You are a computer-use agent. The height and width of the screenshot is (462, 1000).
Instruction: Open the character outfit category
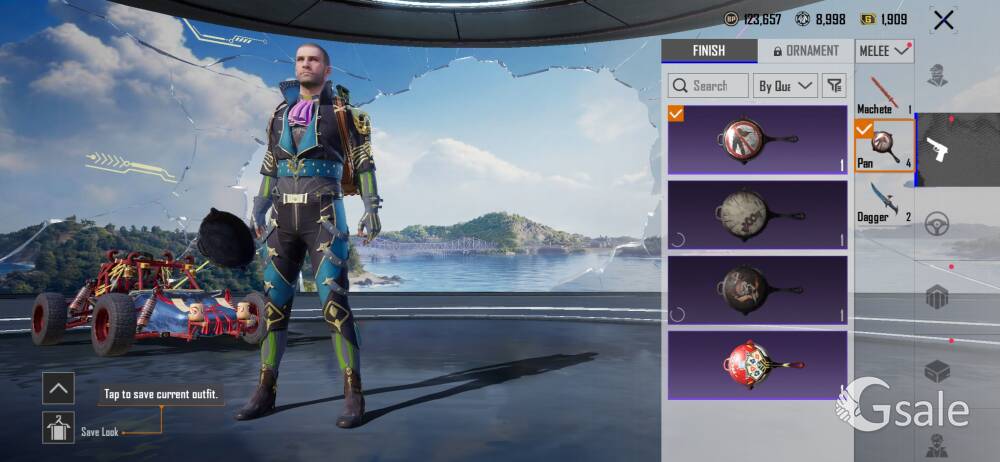[x=937, y=76]
